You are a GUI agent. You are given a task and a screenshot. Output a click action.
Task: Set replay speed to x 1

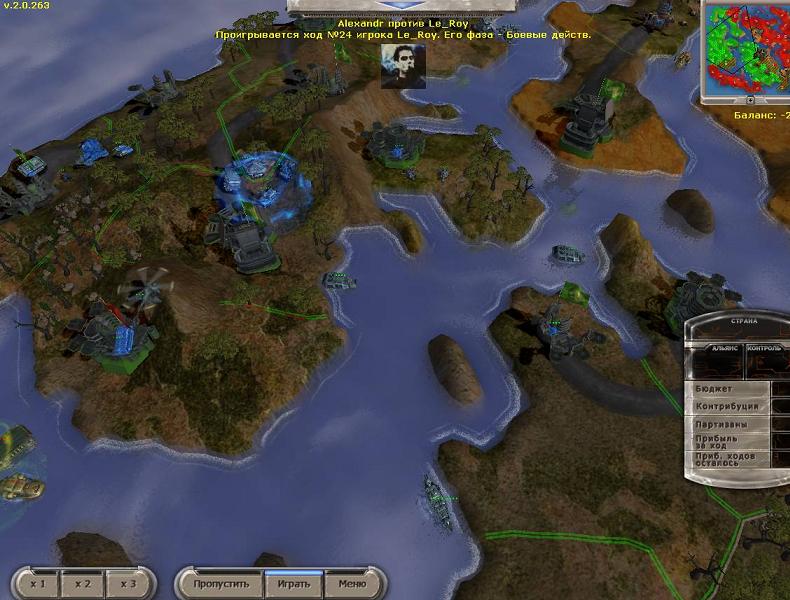tap(38, 583)
